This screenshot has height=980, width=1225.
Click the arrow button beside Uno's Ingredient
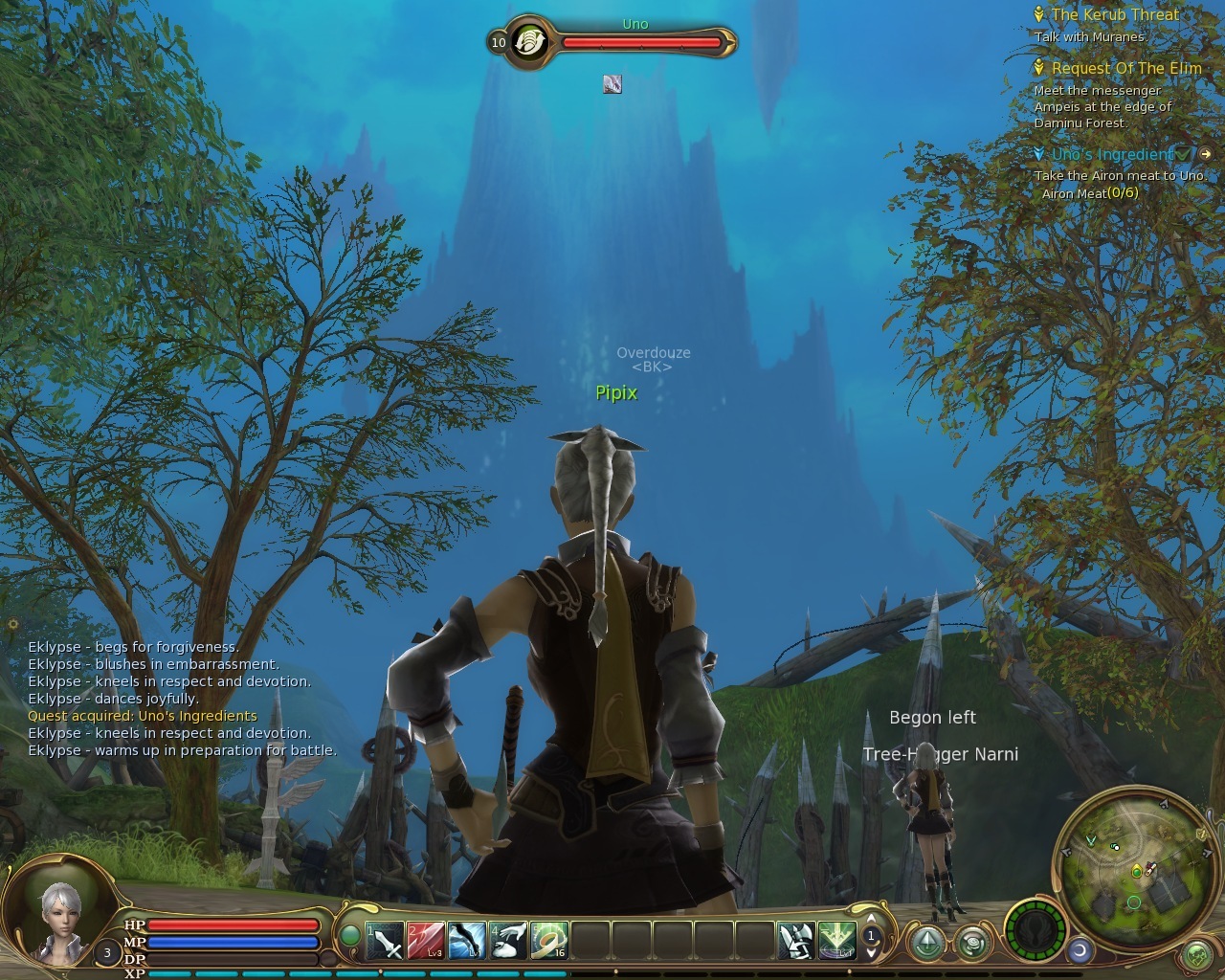tap(1206, 154)
